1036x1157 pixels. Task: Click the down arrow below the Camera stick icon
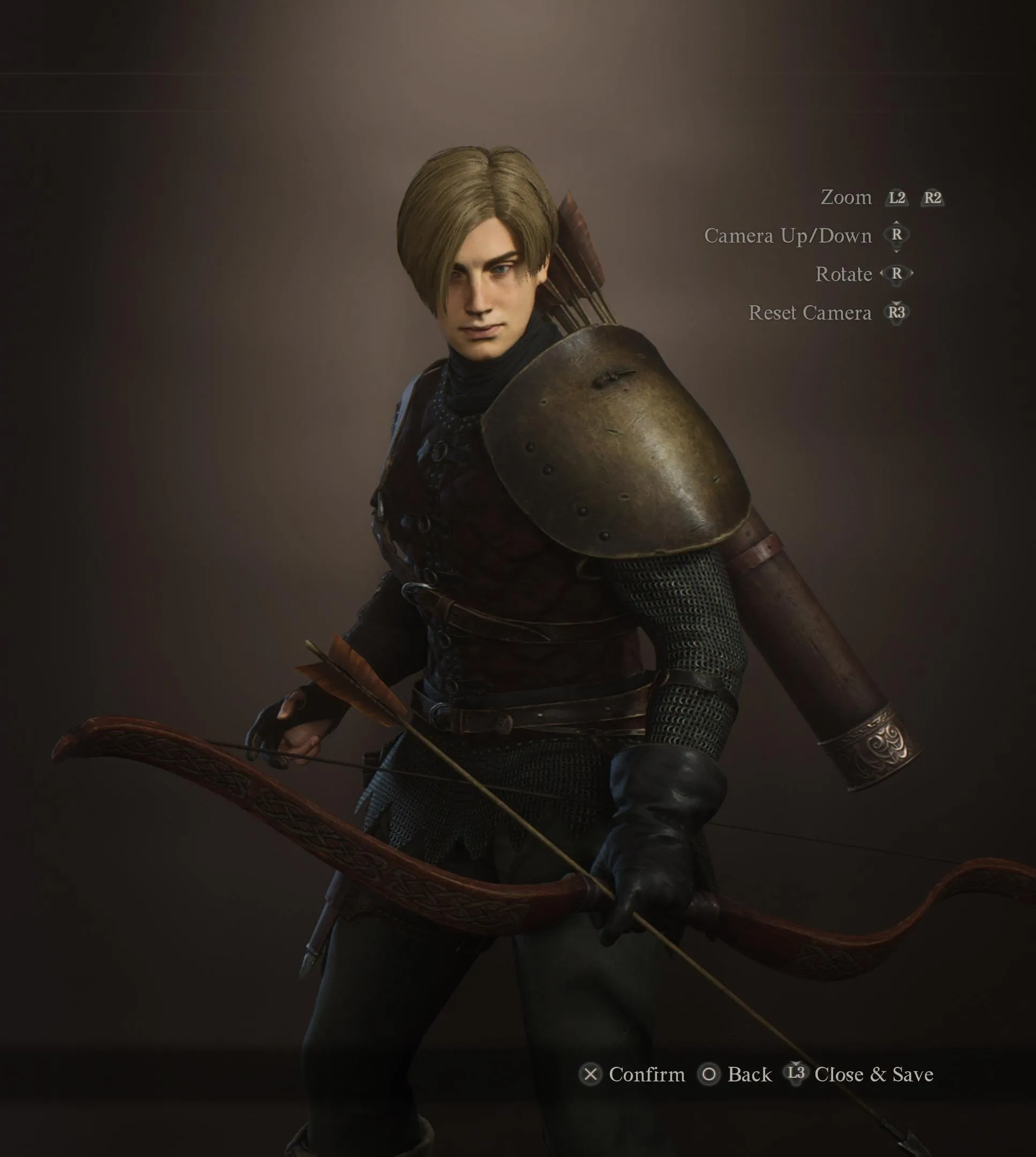pos(897,251)
